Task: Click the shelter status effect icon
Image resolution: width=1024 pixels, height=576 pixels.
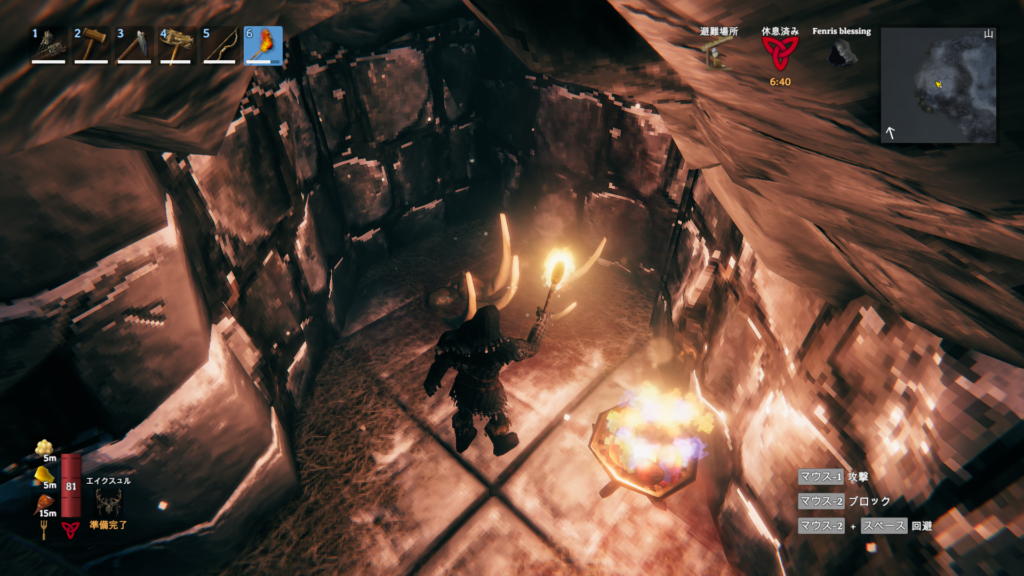Action: tap(717, 55)
